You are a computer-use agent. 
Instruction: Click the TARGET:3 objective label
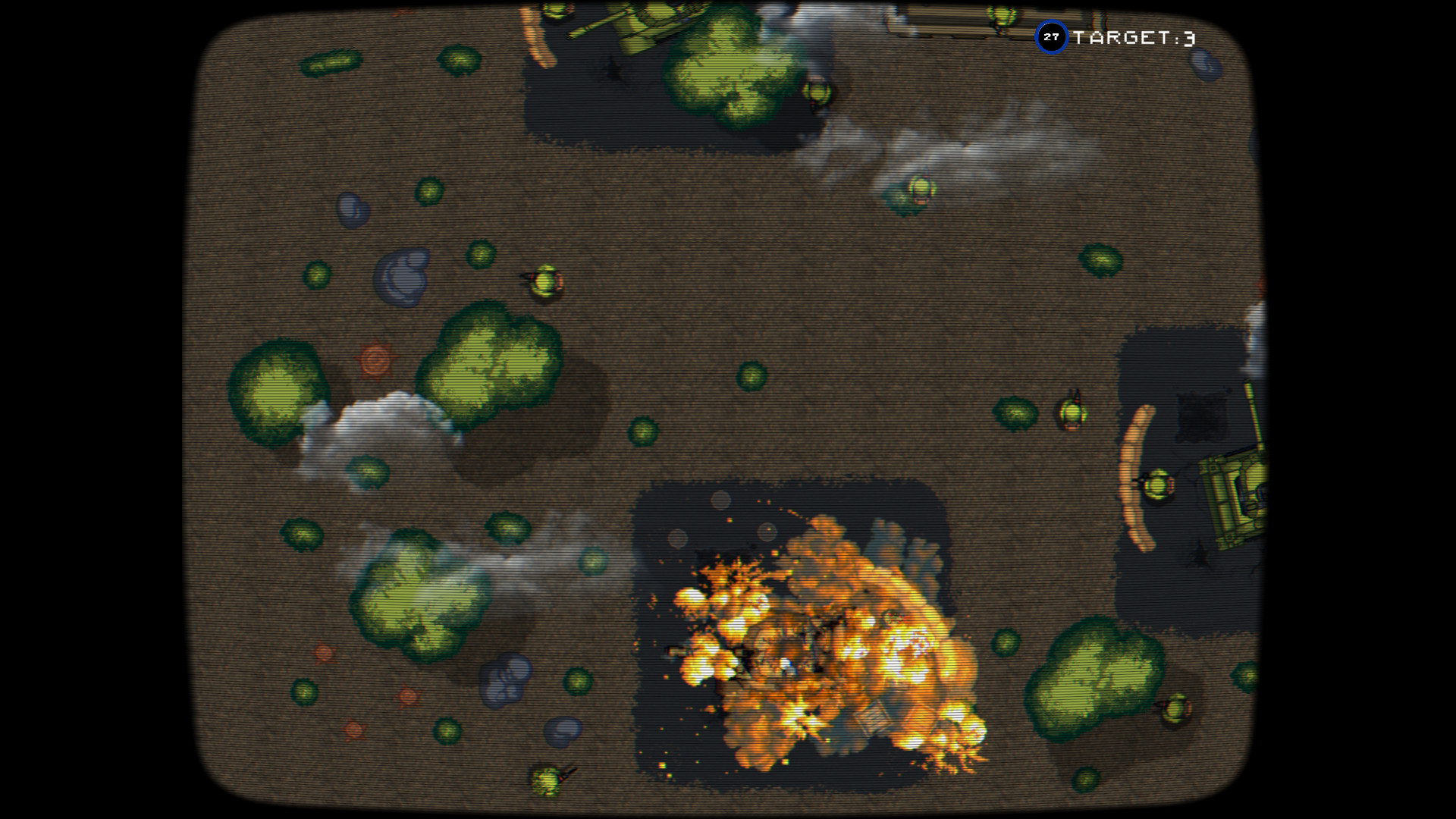point(1134,35)
